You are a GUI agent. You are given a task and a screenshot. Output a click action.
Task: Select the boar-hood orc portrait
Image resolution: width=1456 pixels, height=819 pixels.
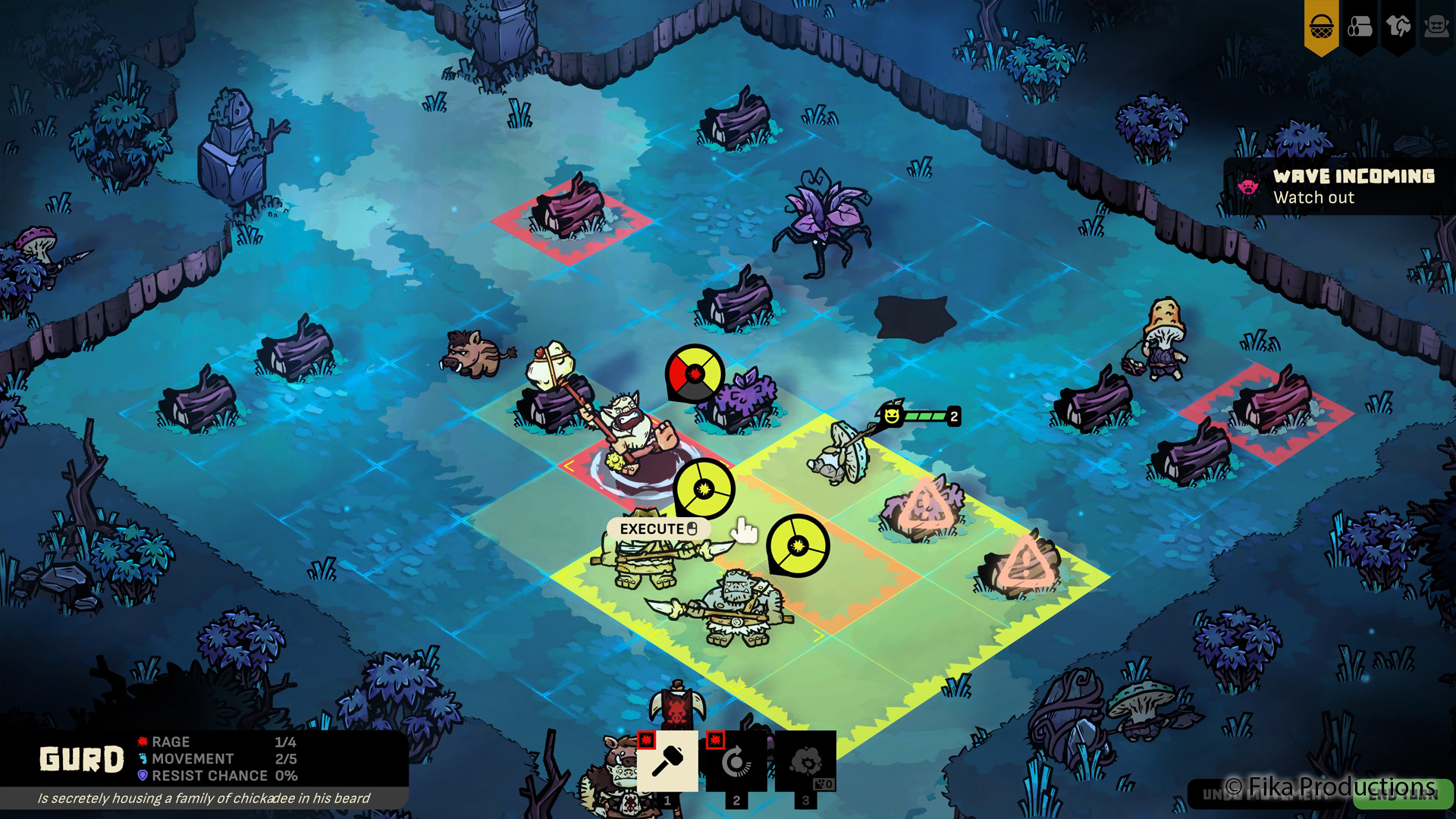click(x=617, y=781)
